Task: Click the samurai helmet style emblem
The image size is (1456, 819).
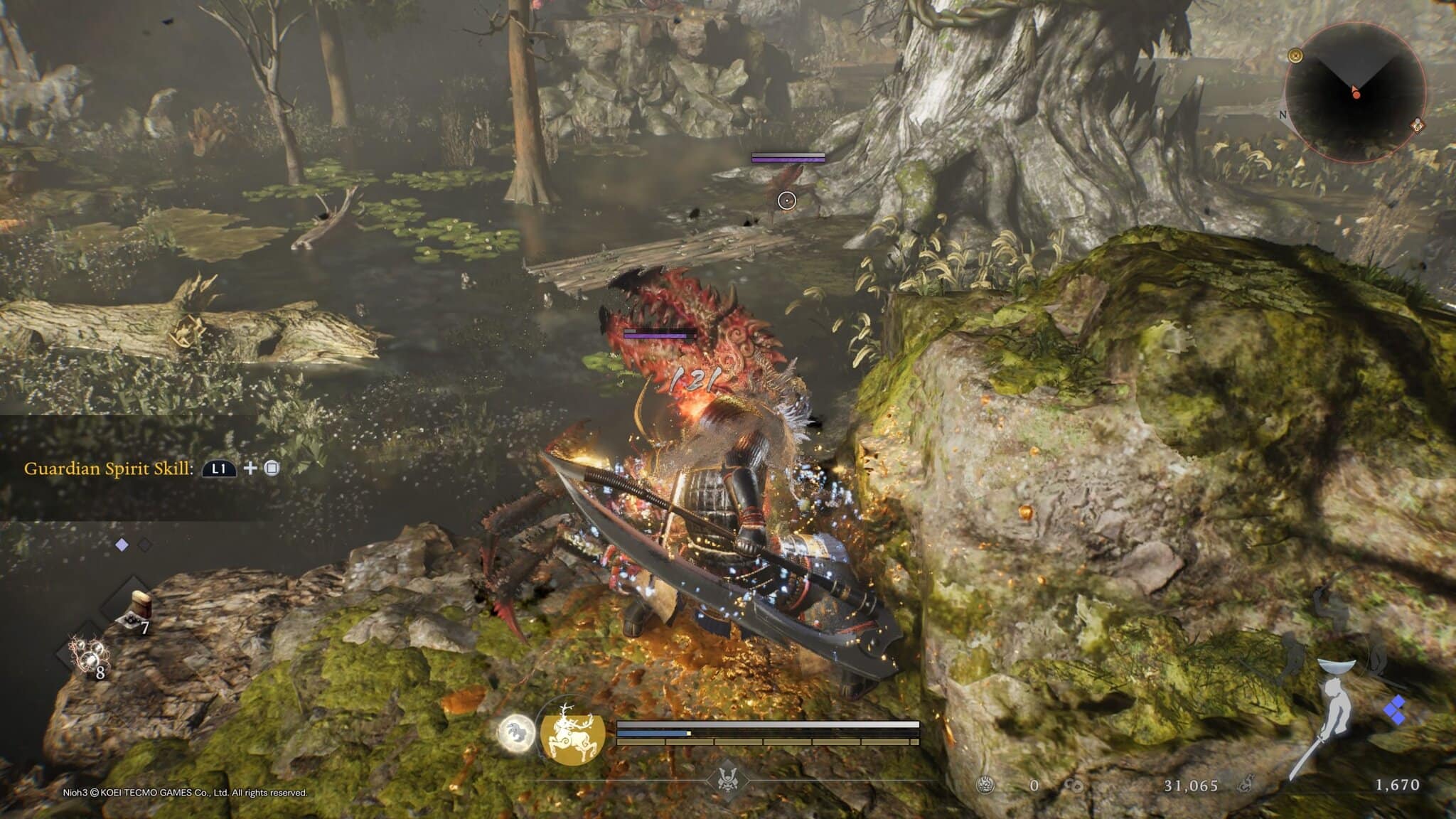Action: [x=727, y=777]
